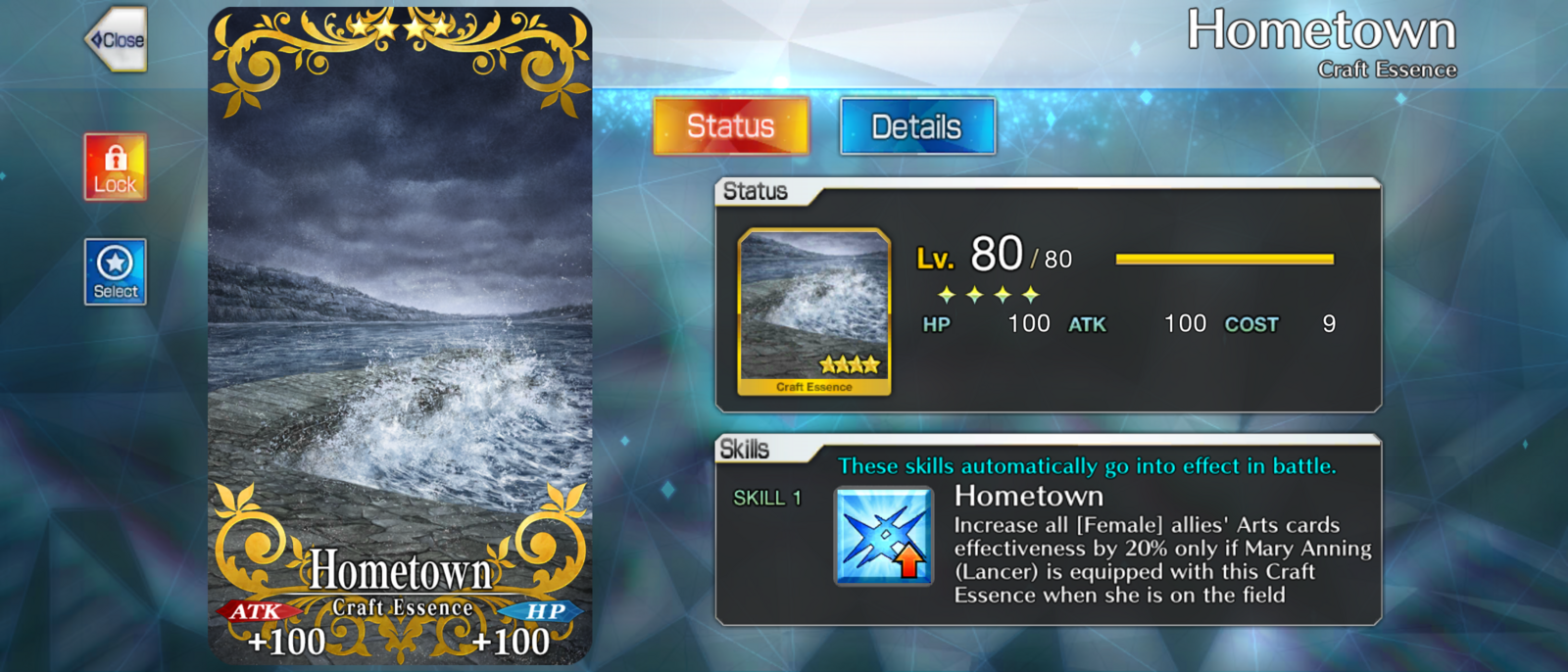Tap the Select star button
Viewport: 1568px width, 672px height.
point(116,272)
